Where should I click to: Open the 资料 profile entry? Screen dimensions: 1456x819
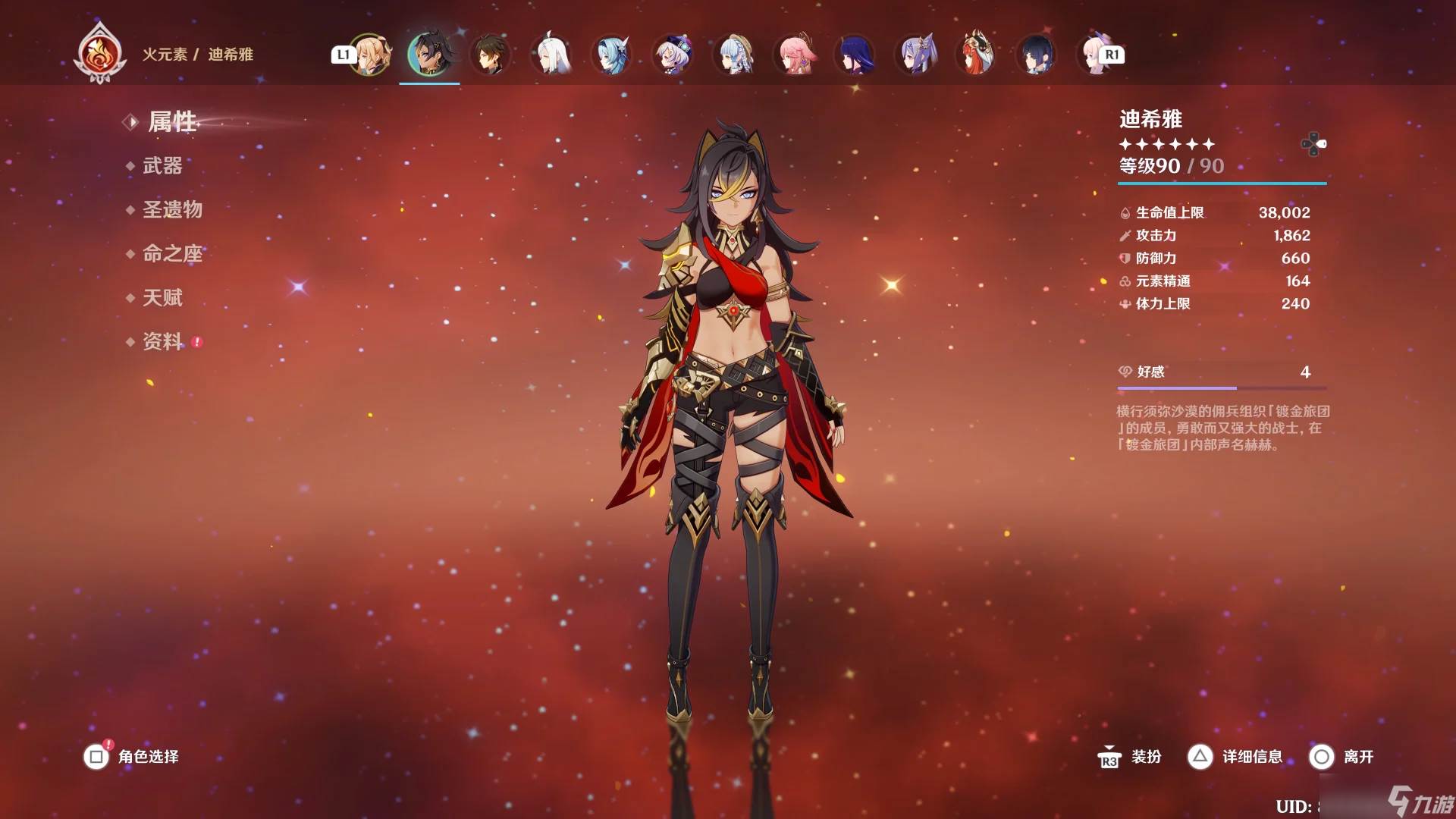pos(162,341)
